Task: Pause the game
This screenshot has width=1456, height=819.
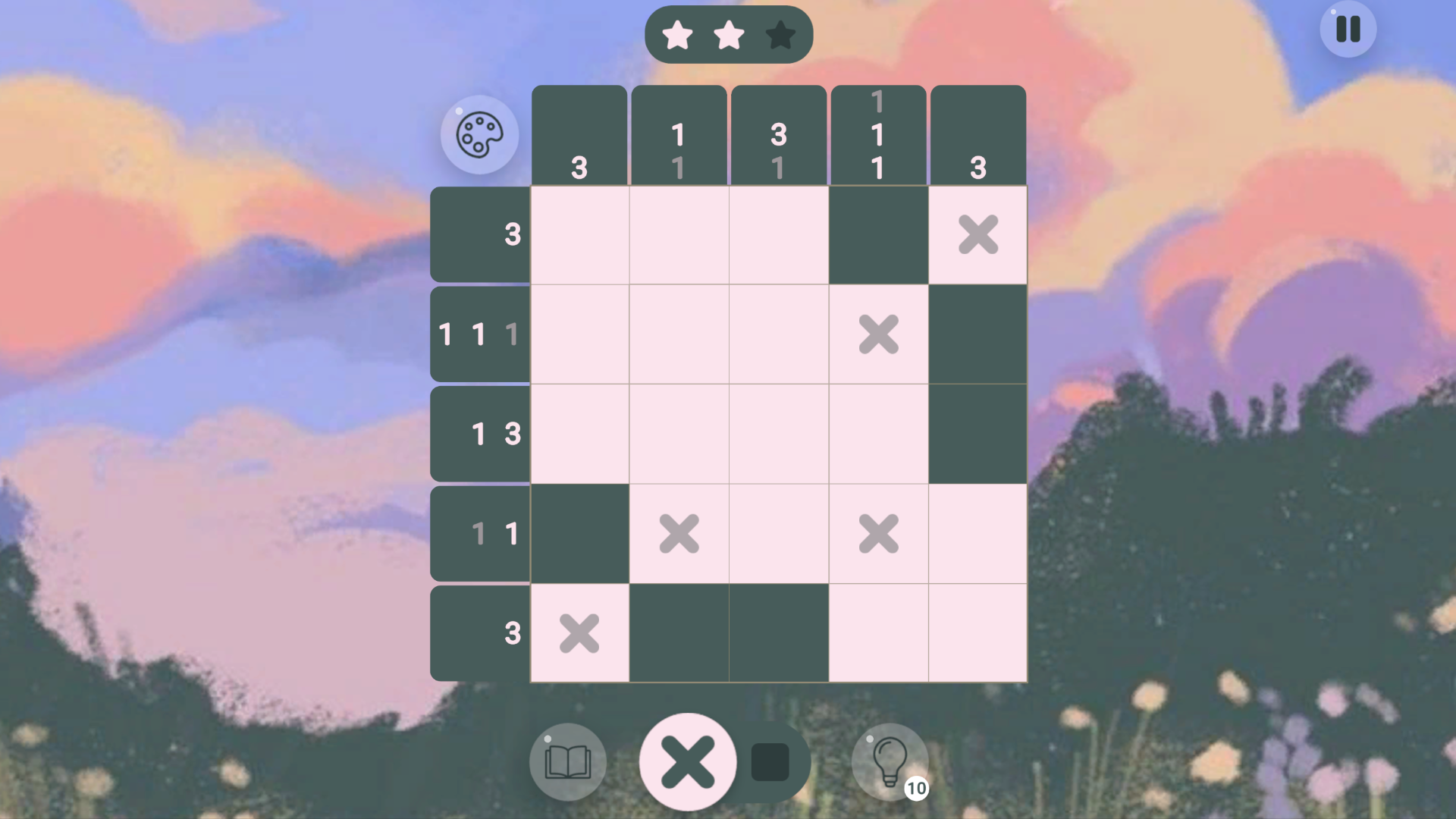Action: point(1347,29)
